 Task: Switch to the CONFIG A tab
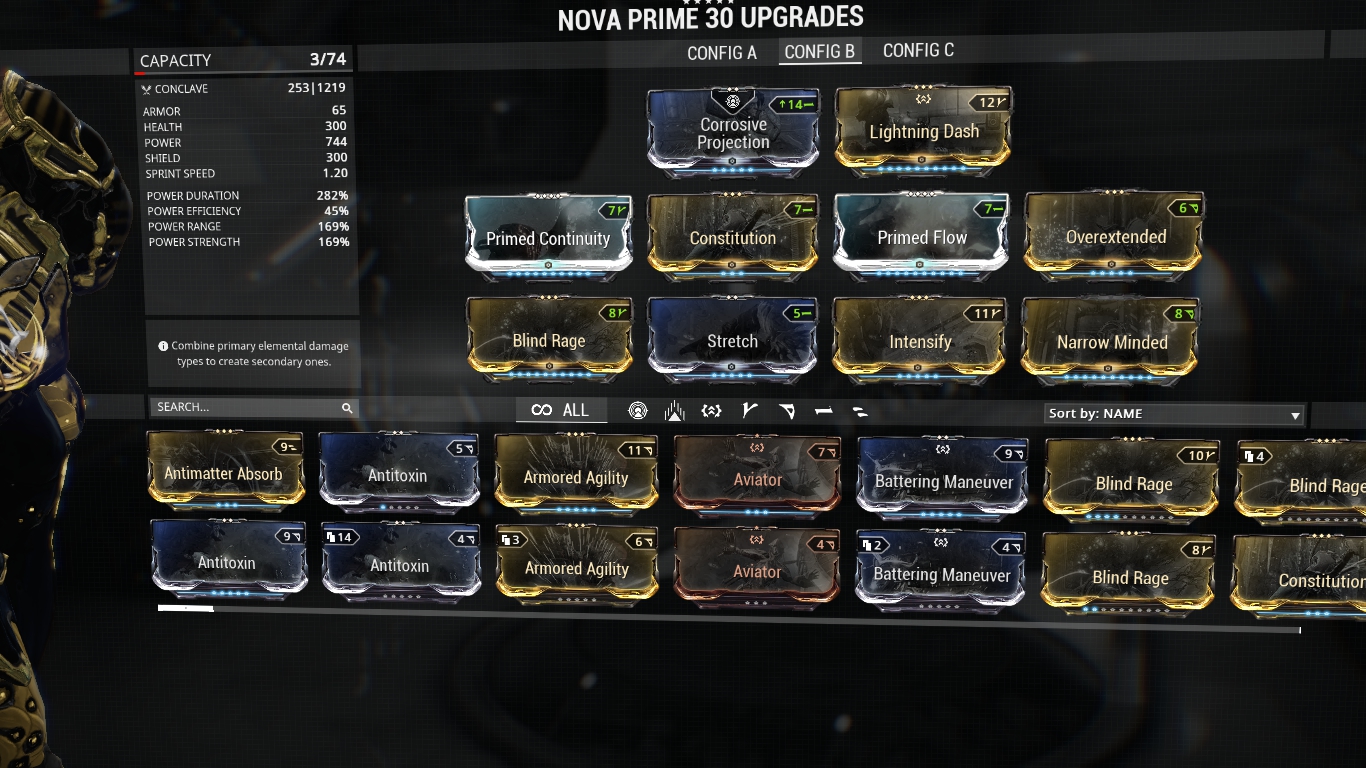722,52
